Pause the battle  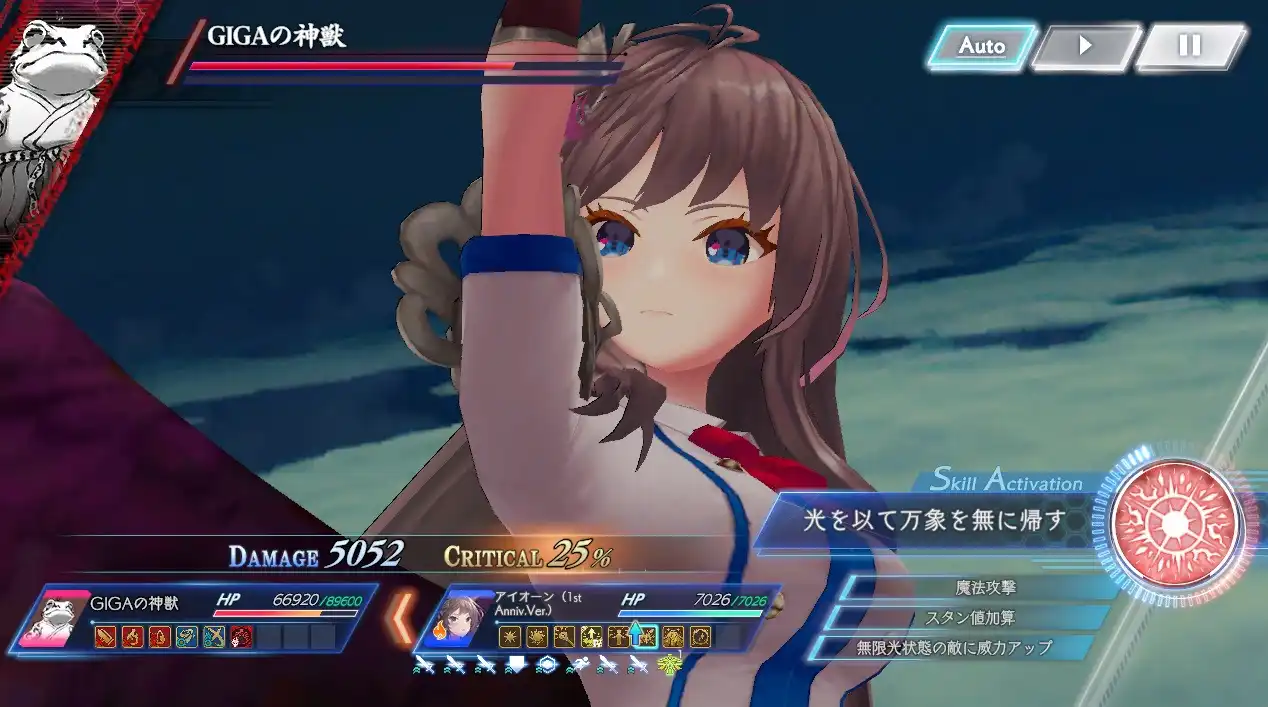coord(1189,46)
